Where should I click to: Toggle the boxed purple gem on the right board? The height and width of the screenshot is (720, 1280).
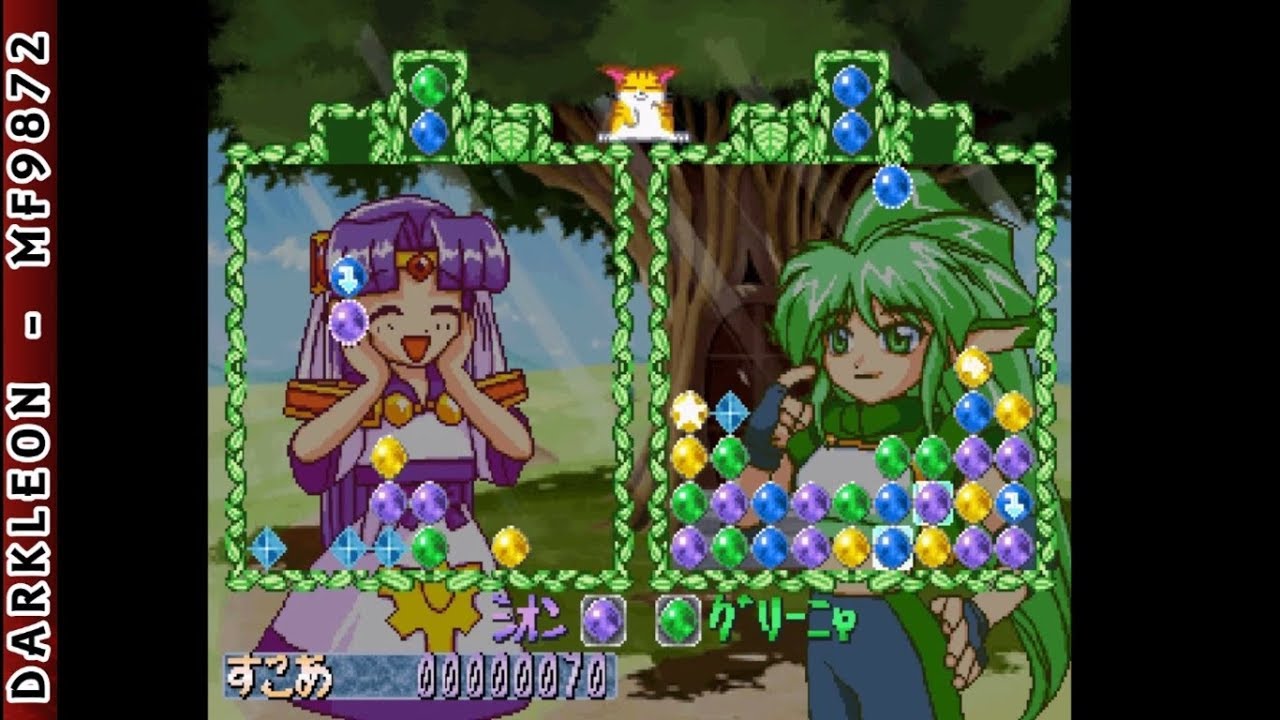pos(932,502)
